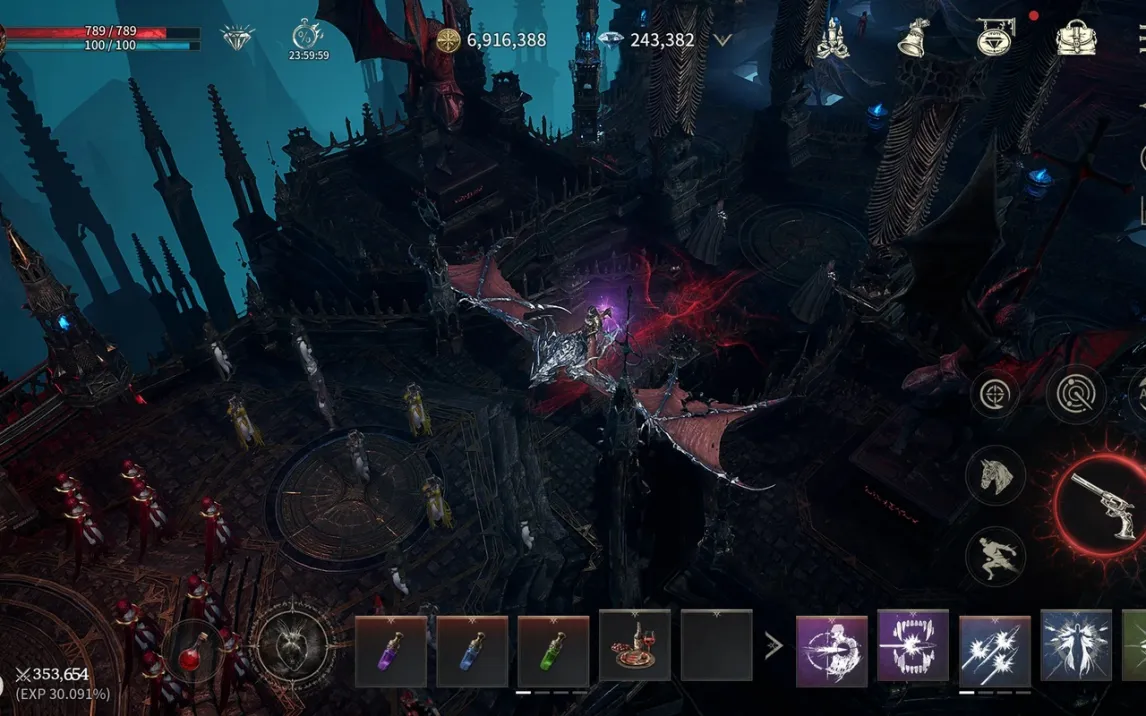Summon mount with the horse head icon
The width and height of the screenshot is (1146, 716).
[995, 475]
